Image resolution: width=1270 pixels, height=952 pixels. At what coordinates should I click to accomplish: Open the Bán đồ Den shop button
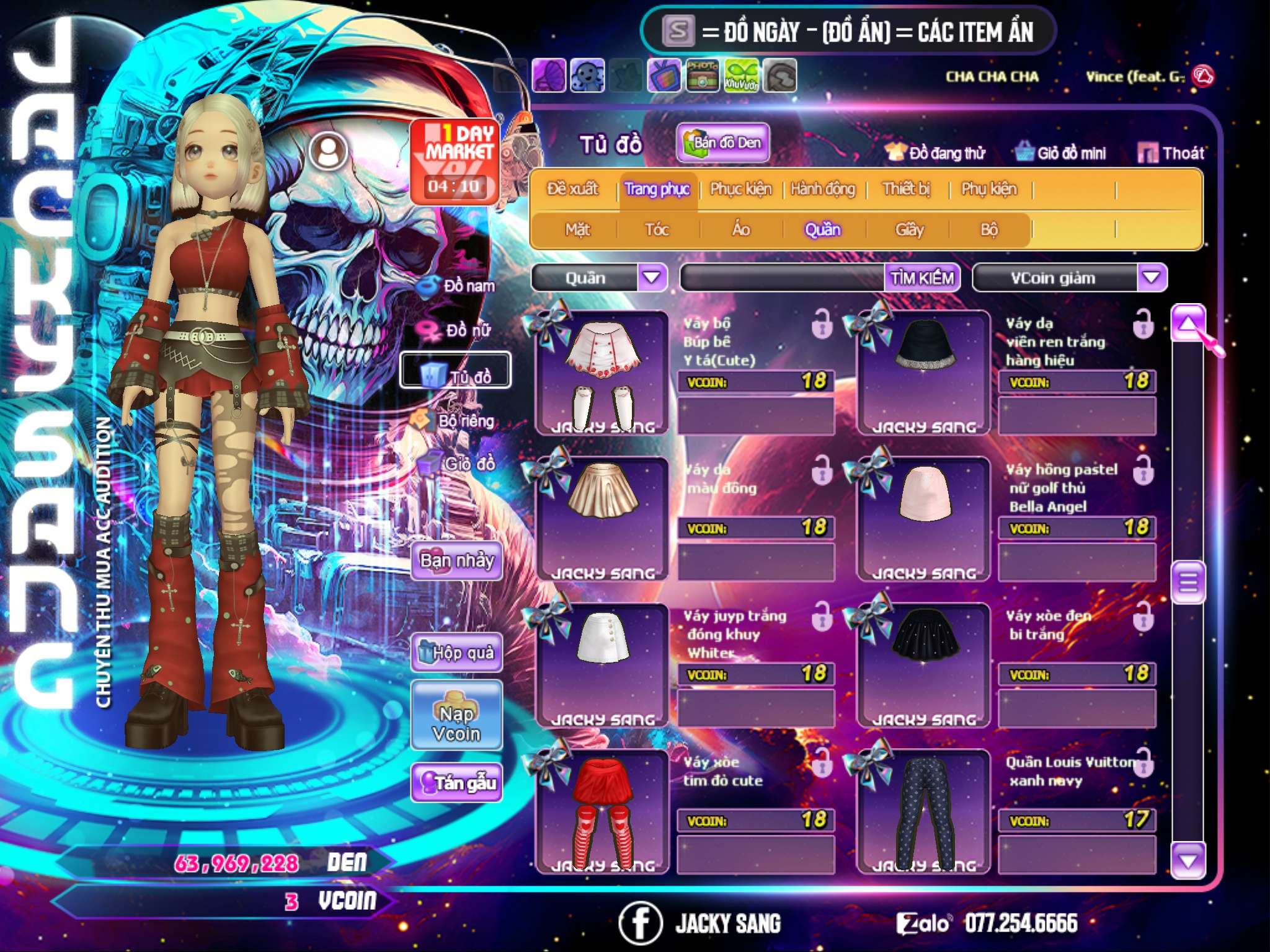[x=722, y=143]
